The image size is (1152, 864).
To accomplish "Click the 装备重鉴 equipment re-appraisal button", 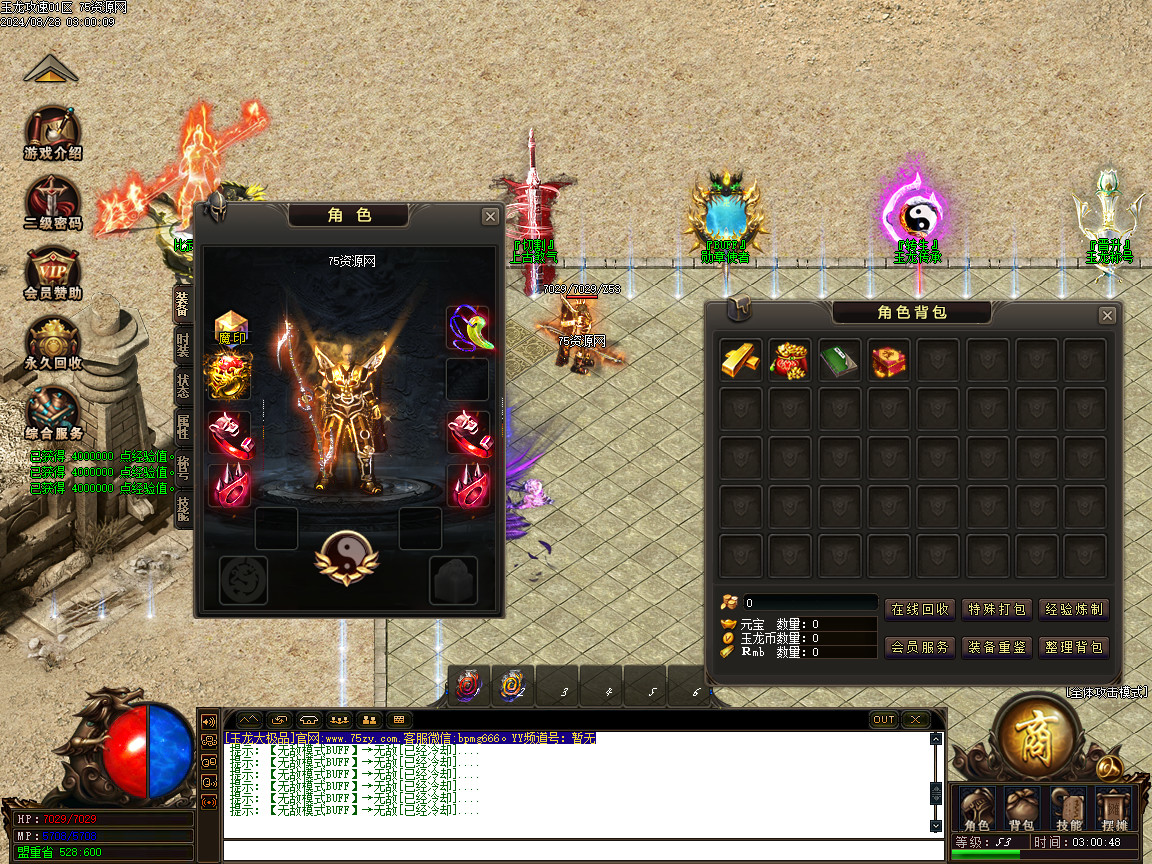I will click(x=996, y=647).
